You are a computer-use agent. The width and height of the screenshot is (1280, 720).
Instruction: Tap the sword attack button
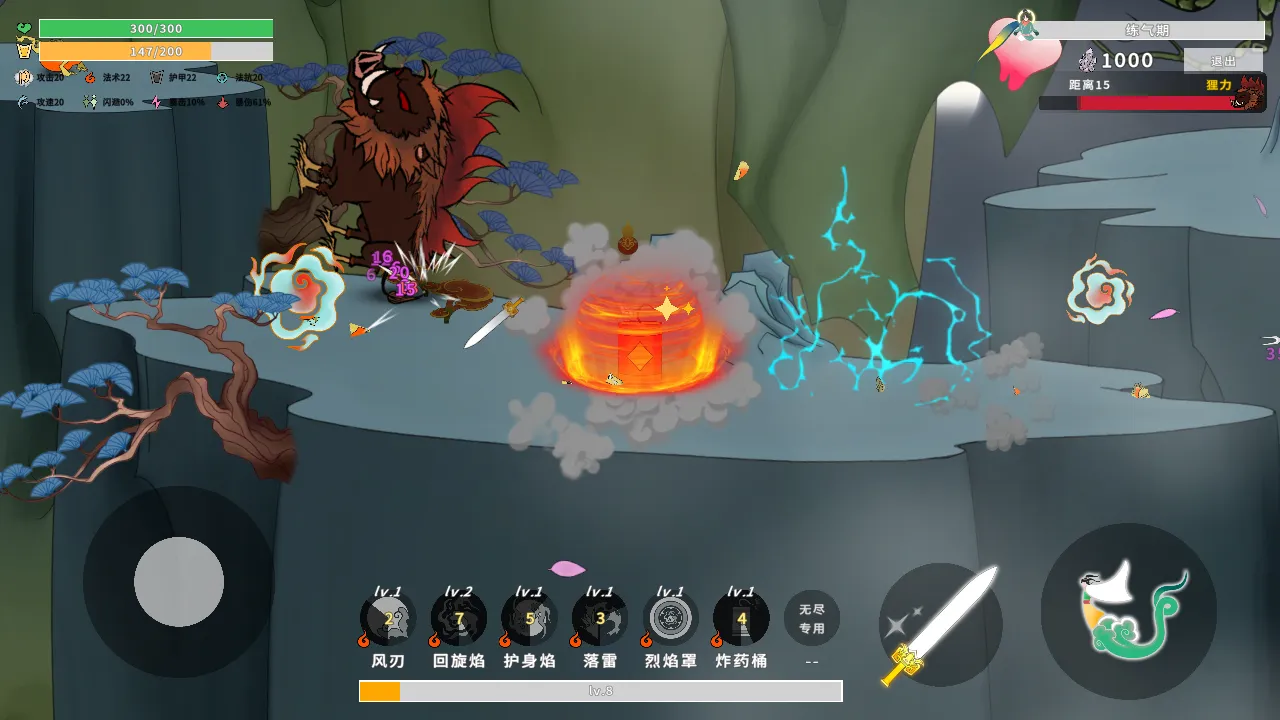(x=940, y=625)
